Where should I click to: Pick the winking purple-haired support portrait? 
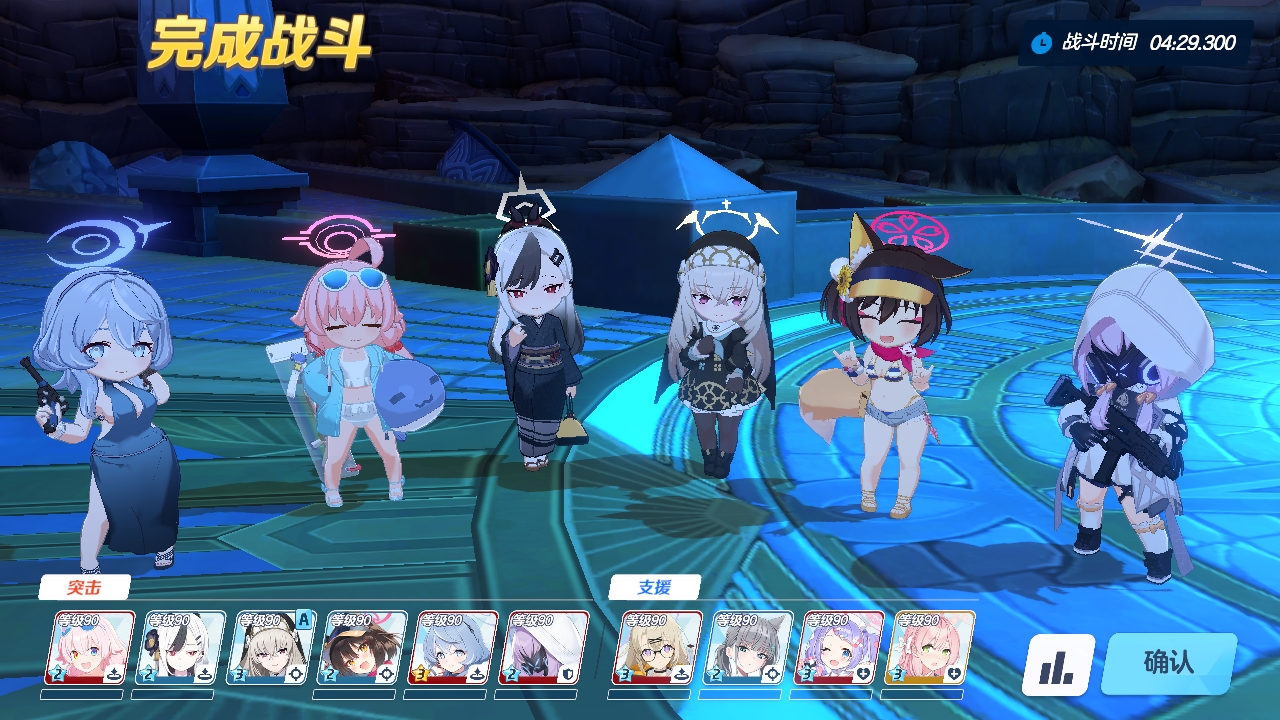839,648
